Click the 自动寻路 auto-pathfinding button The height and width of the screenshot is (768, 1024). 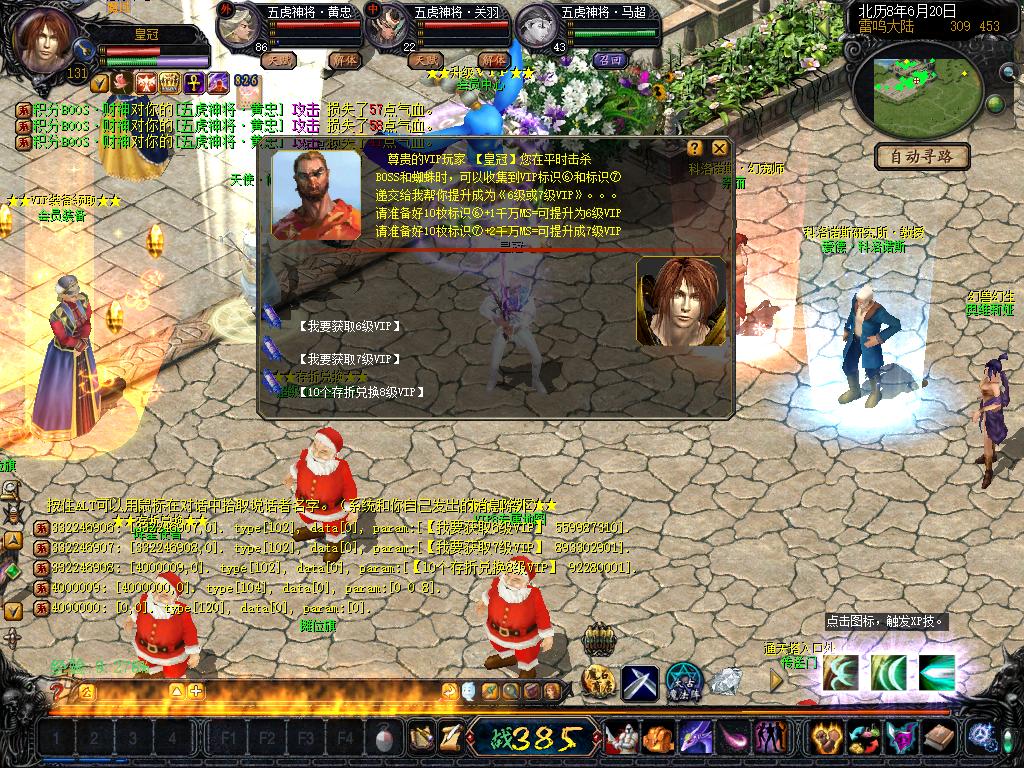point(922,156)
